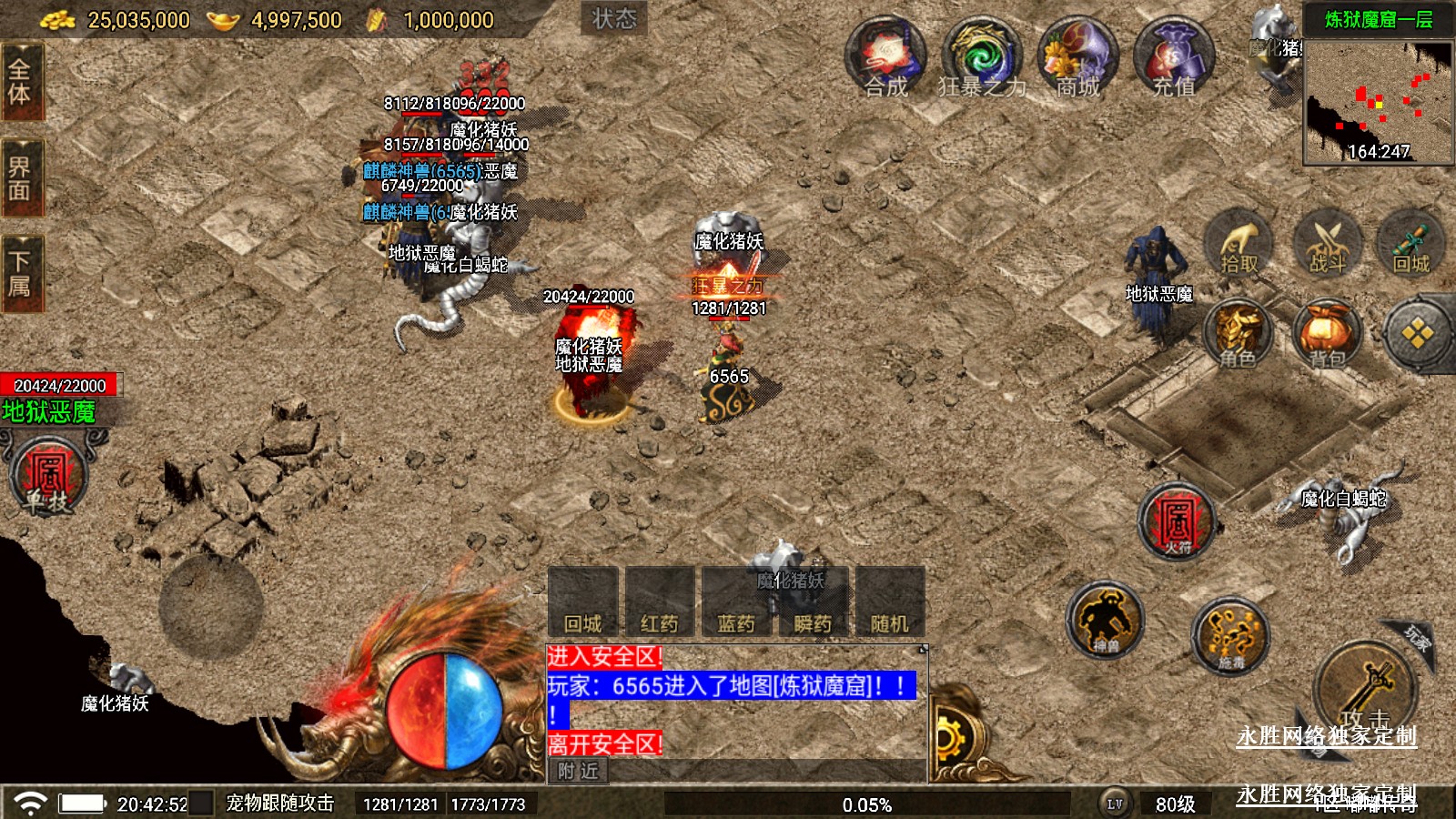Open the 角色 character sheet
This screenshot has width=1456, height=819.
pos(1239,335)
